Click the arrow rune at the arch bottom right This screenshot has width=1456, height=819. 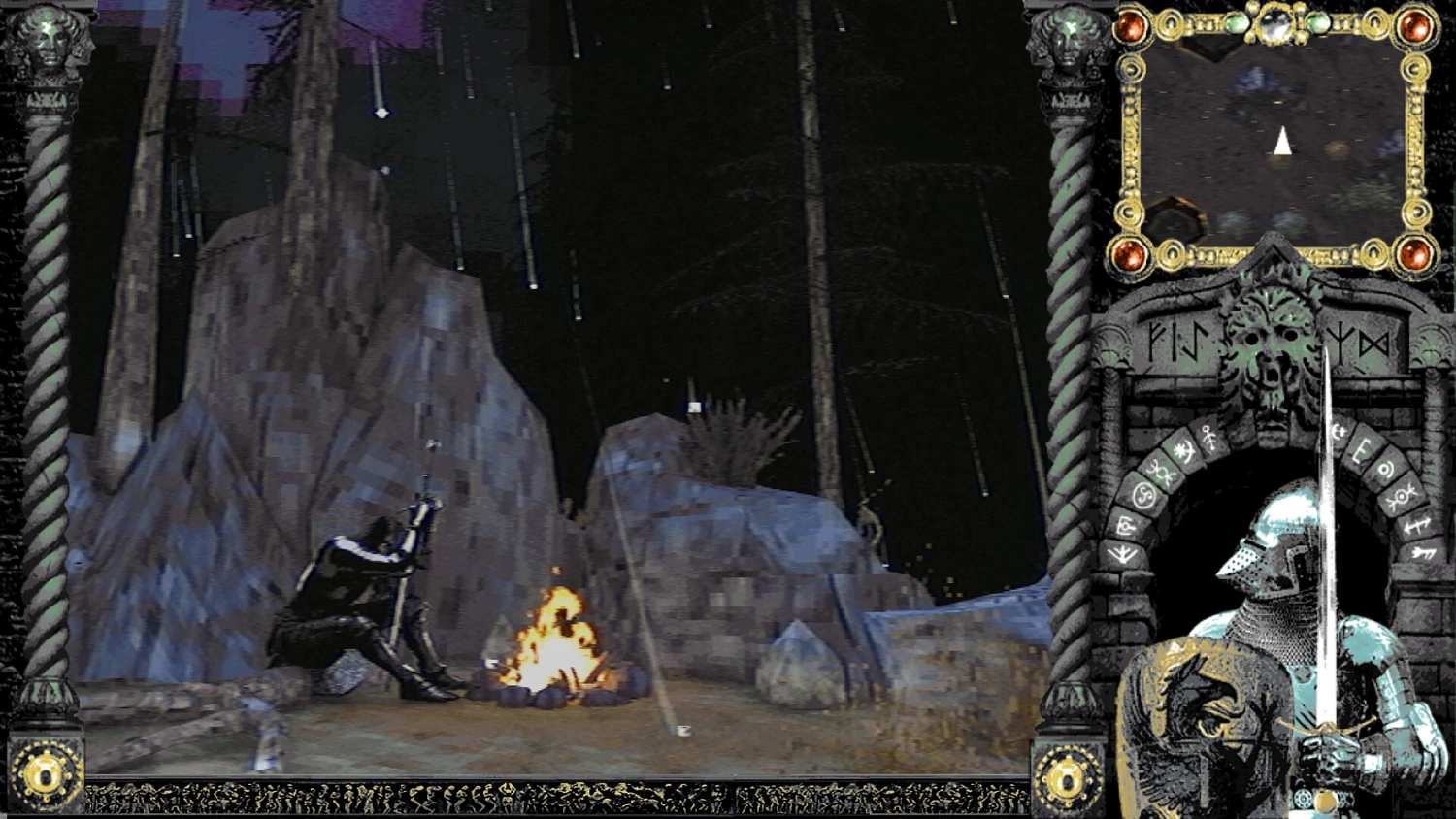[1422, 553]
